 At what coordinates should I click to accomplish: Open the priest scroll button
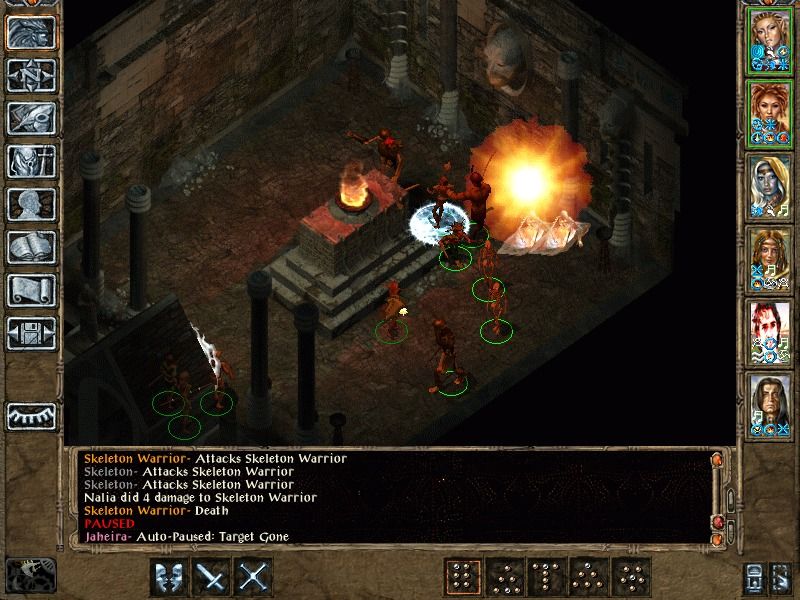[30, 290]
